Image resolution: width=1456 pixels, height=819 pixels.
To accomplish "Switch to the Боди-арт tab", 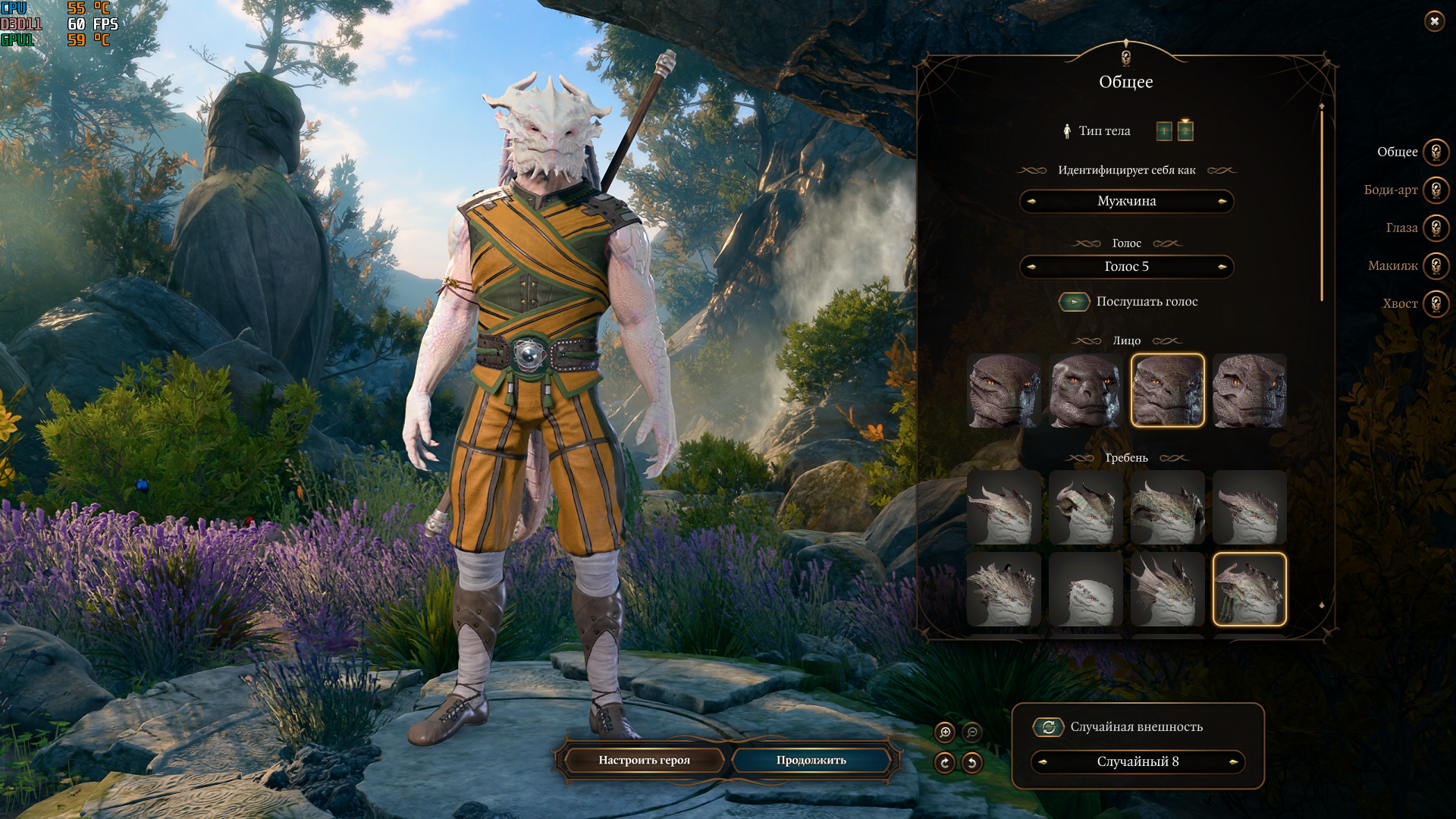I will 1436,190.
